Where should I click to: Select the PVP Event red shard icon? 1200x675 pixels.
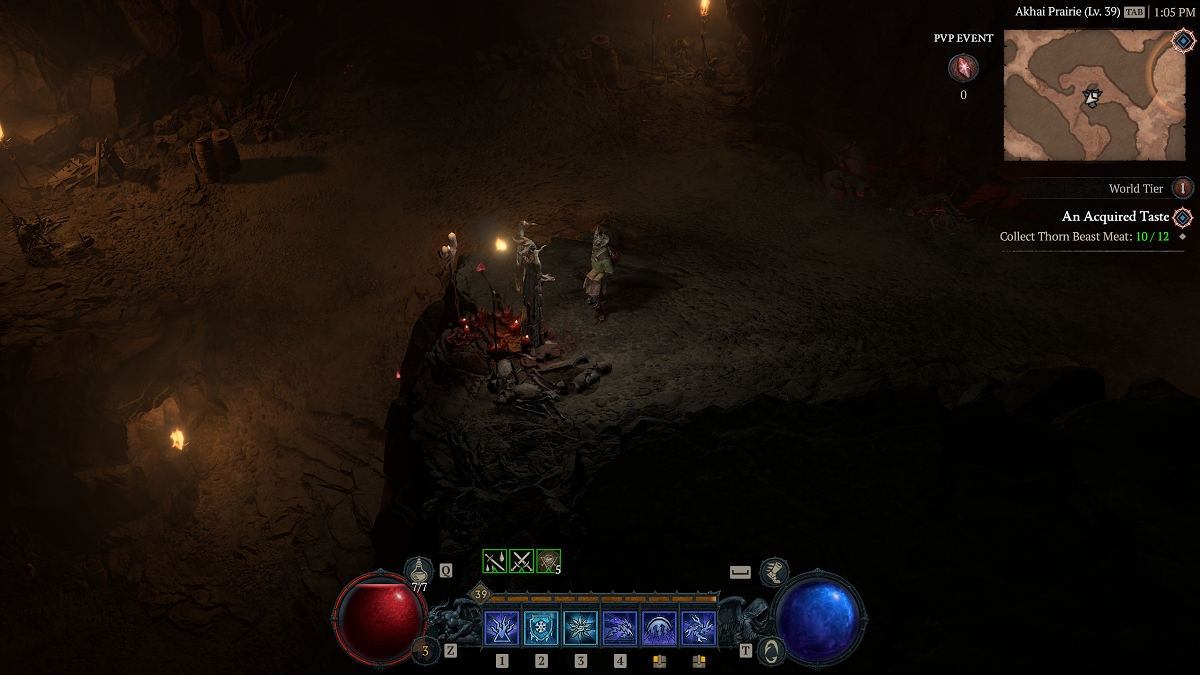coord(963,68)
